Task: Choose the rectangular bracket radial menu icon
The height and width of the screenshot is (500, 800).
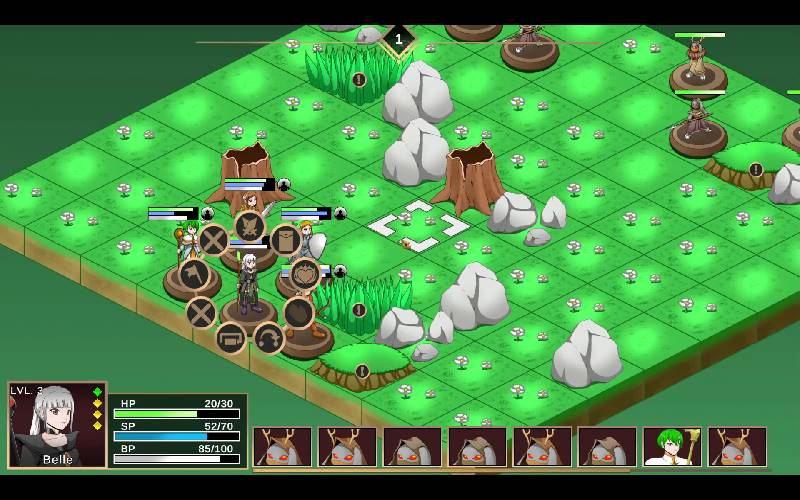Action: pos(231,337)
